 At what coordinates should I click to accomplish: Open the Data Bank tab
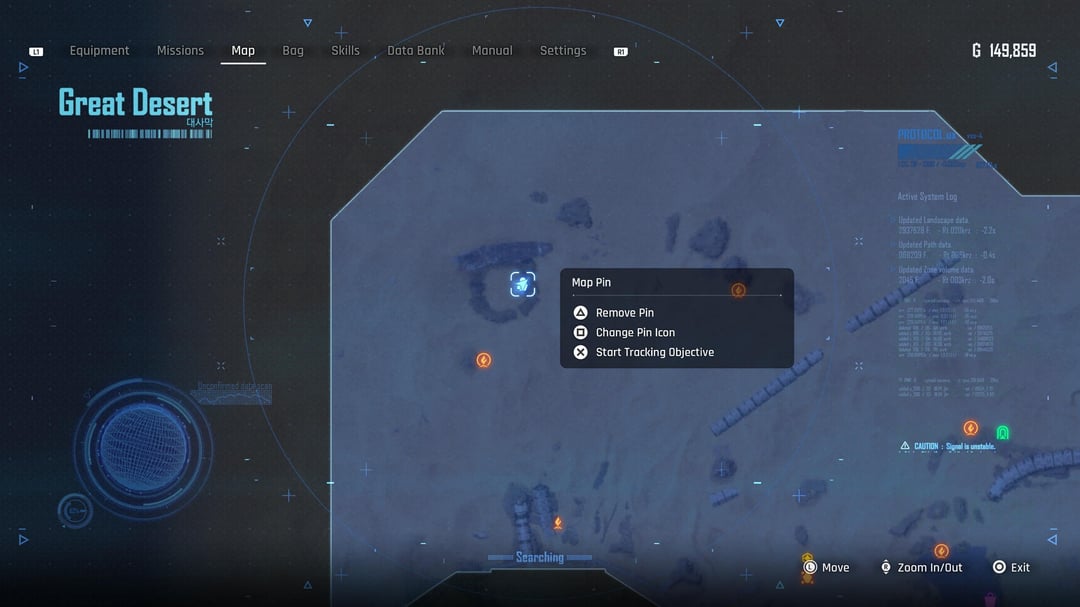point(416,51)
